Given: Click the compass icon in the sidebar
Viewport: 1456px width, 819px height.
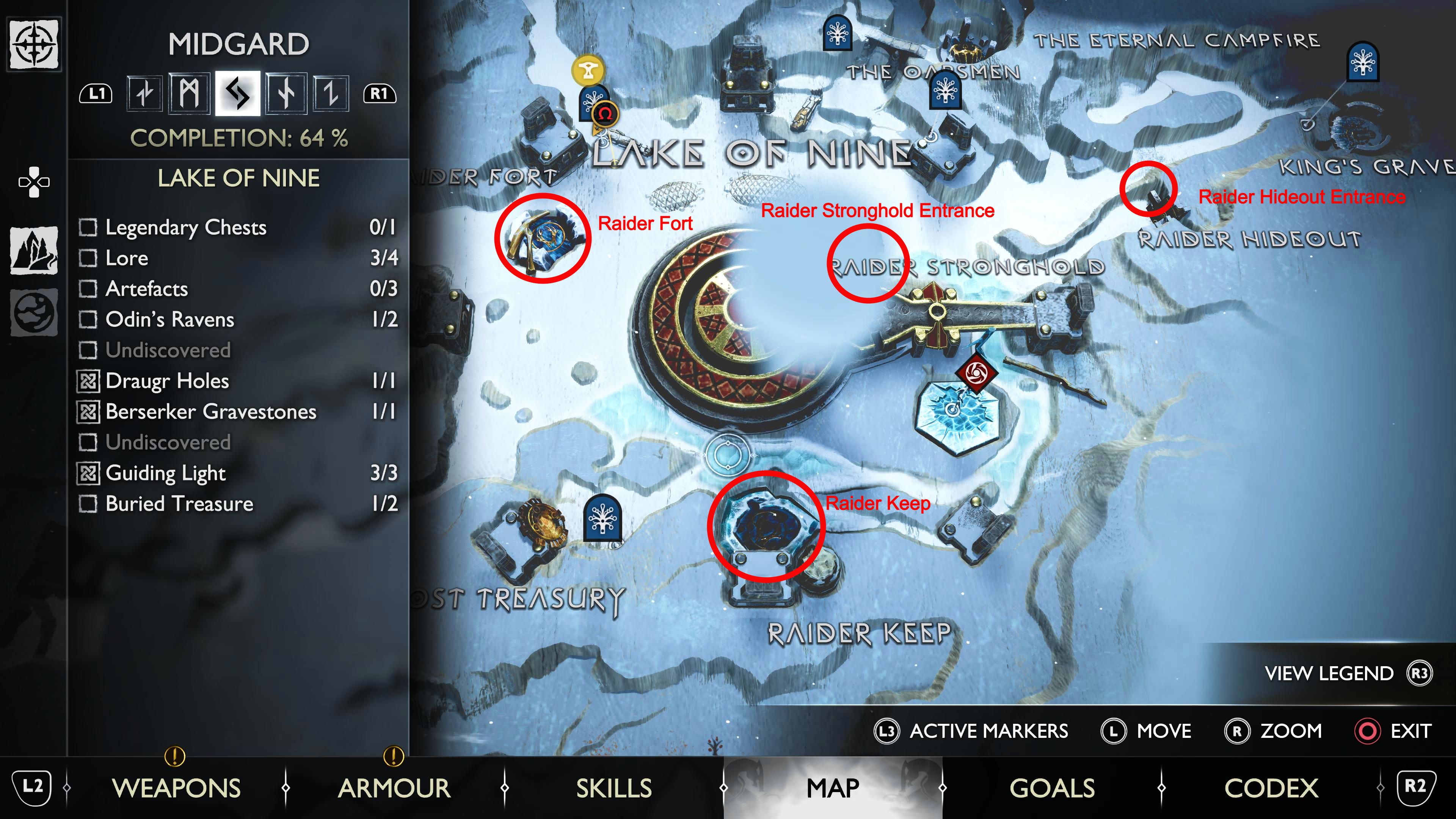Looking at the screenshot, I should pos(34,44).
